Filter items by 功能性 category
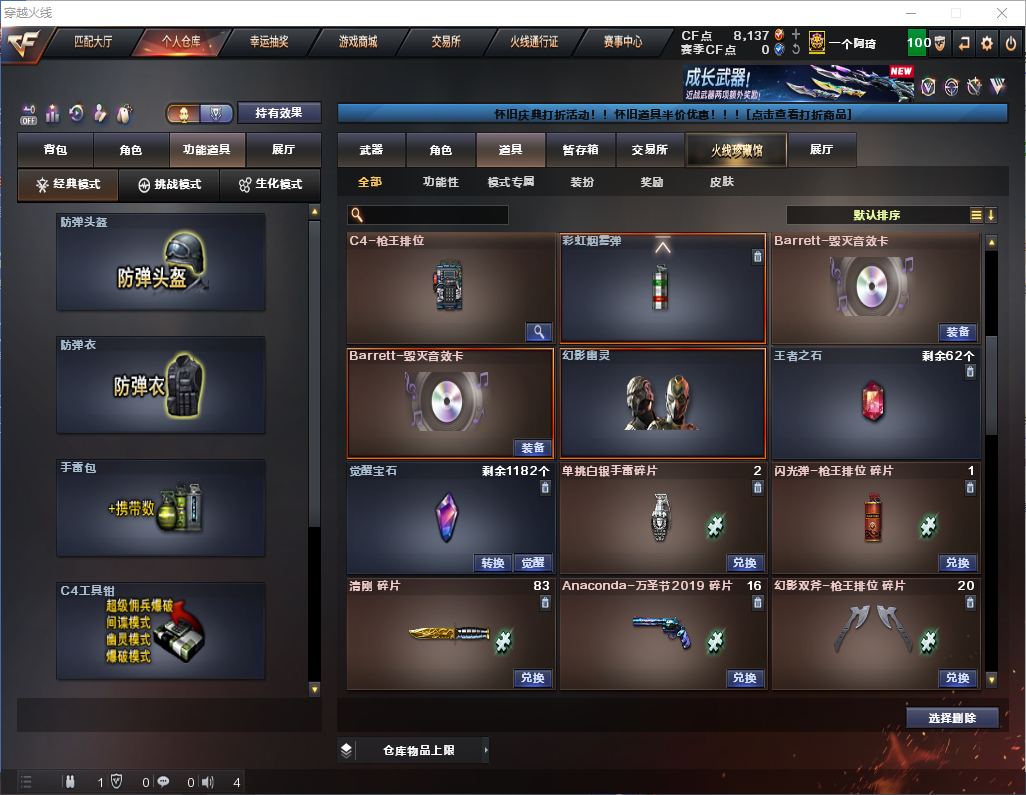 [x=440, y=183]
